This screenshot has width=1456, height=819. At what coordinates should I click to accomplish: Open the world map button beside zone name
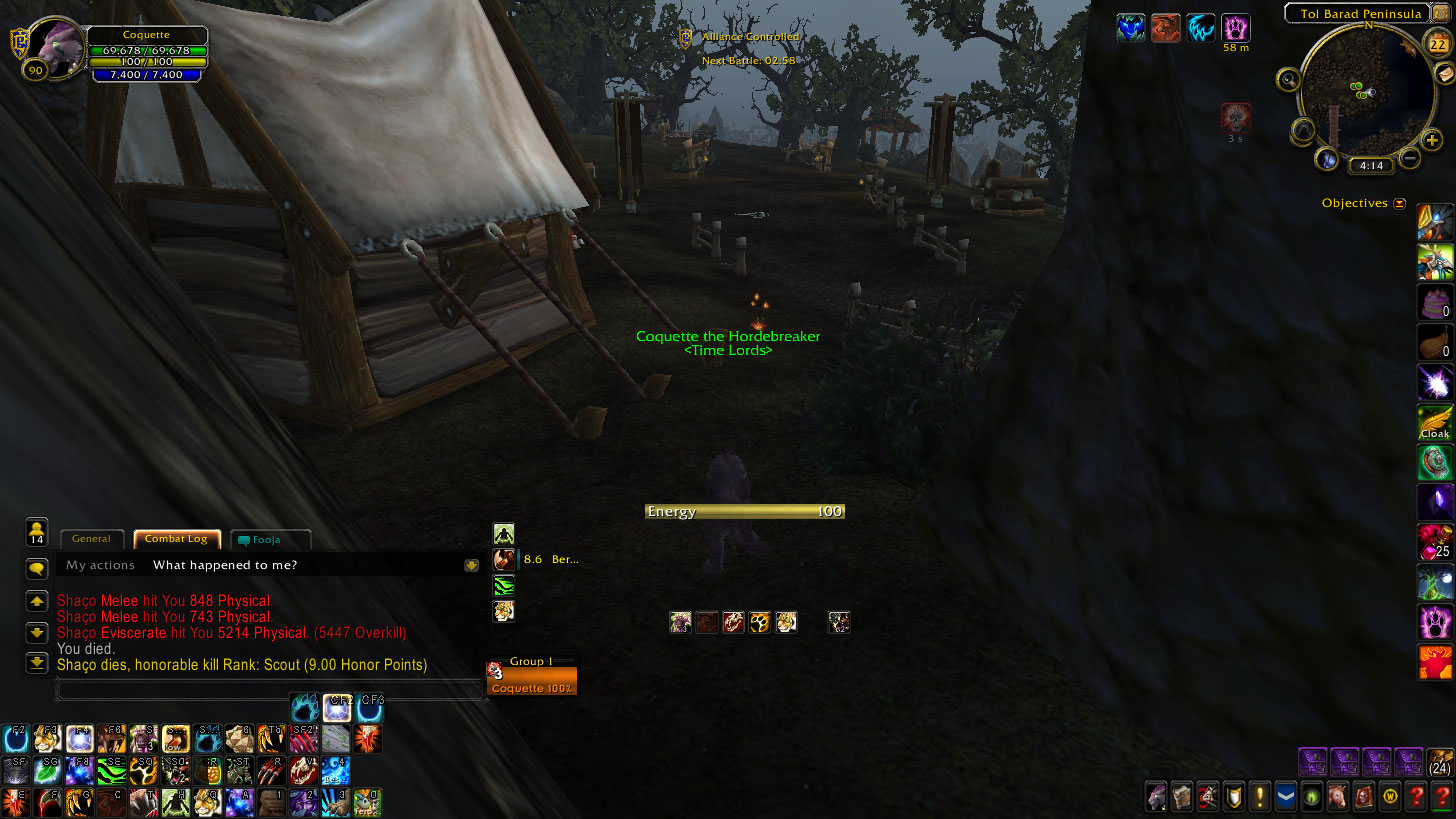[x=1441, y=13]
